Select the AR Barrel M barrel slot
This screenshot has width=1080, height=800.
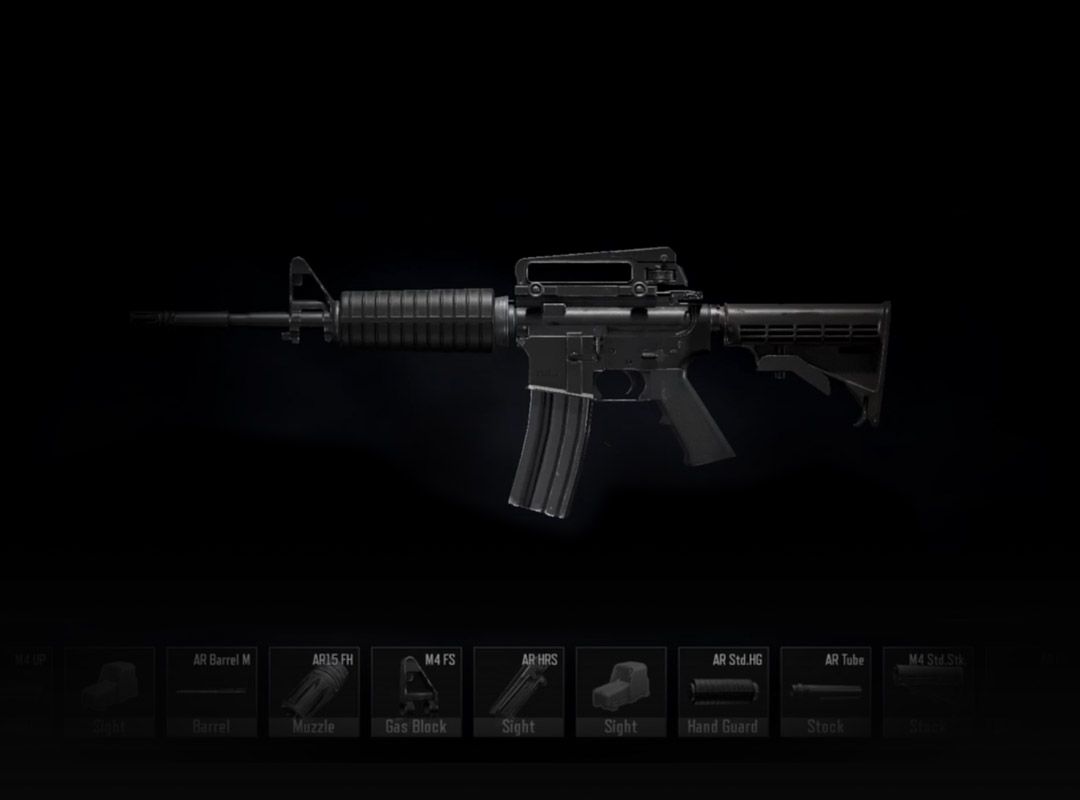(212, 692)
